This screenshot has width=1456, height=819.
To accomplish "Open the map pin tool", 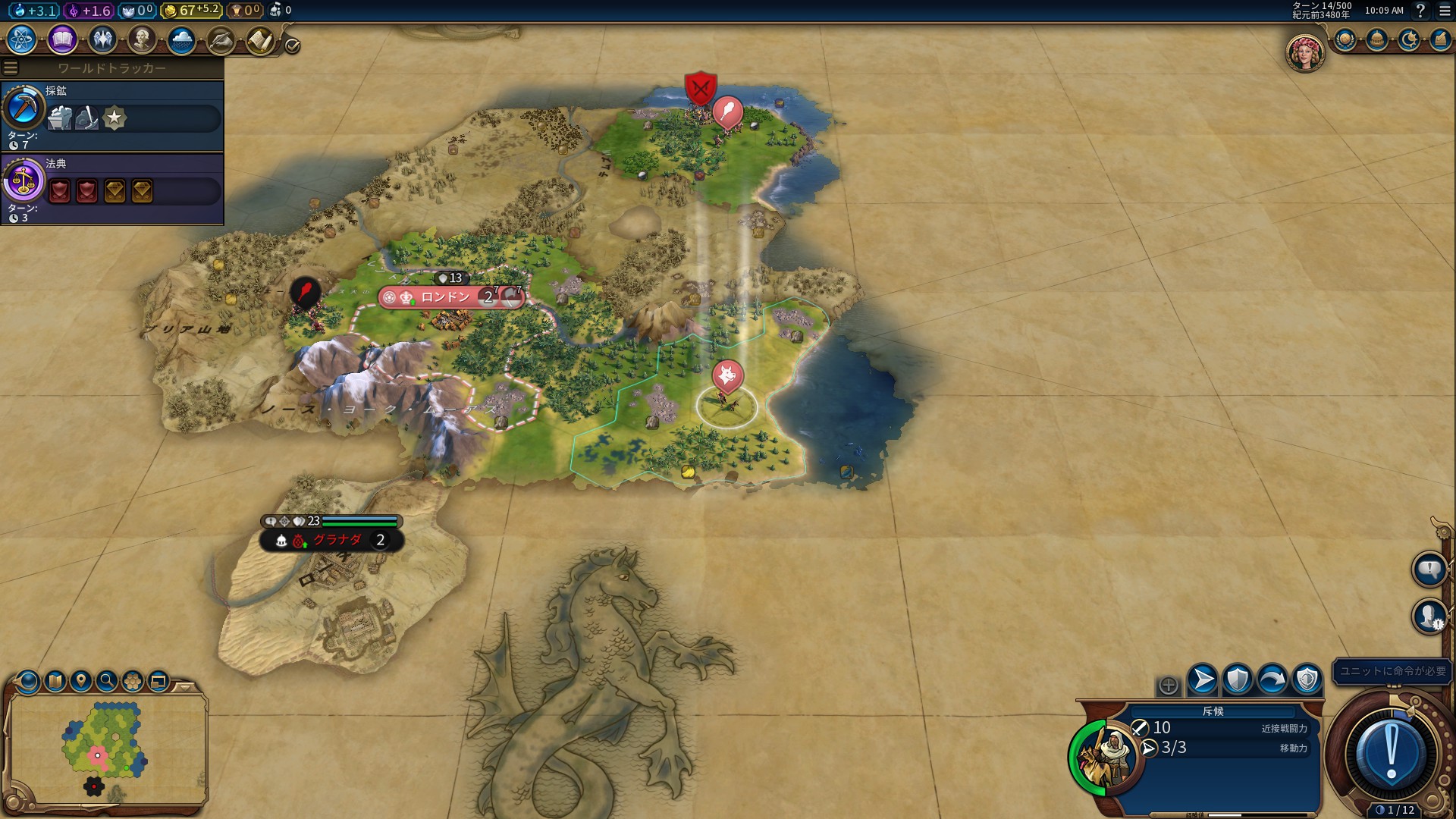I will (x=81, y=681).
